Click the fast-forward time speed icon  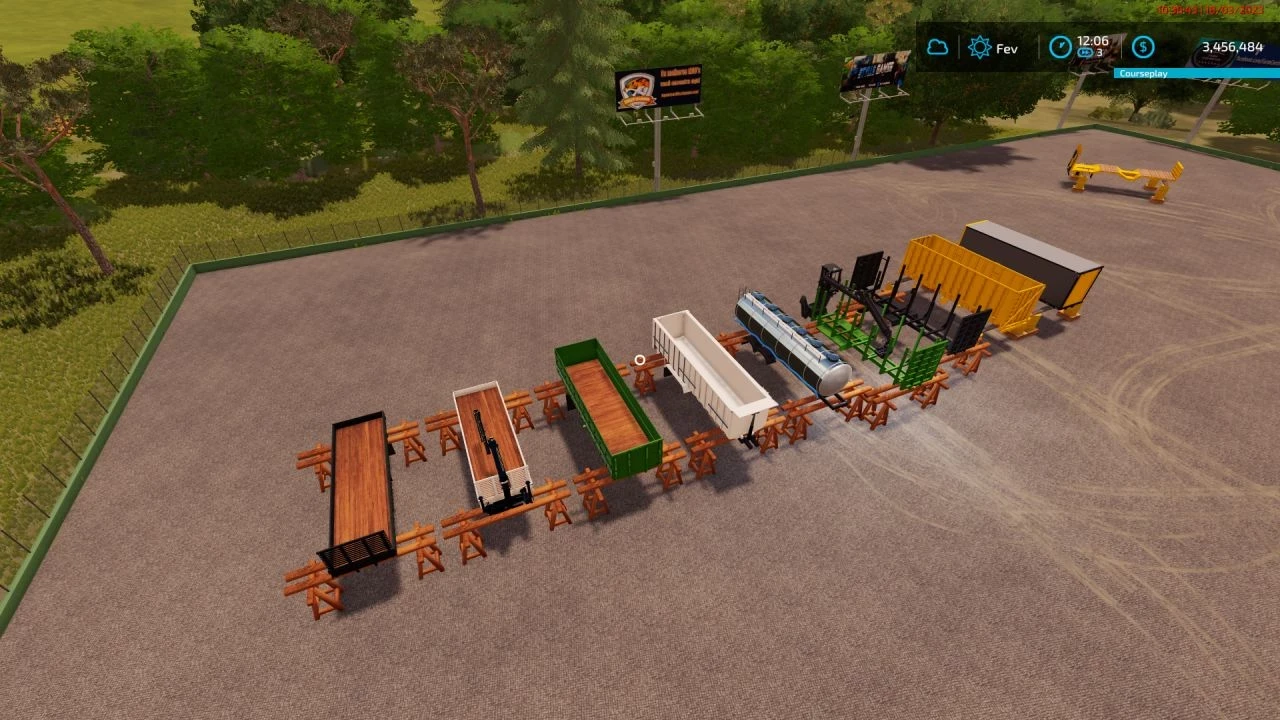pyautogui.click(x=1086, y=54)
